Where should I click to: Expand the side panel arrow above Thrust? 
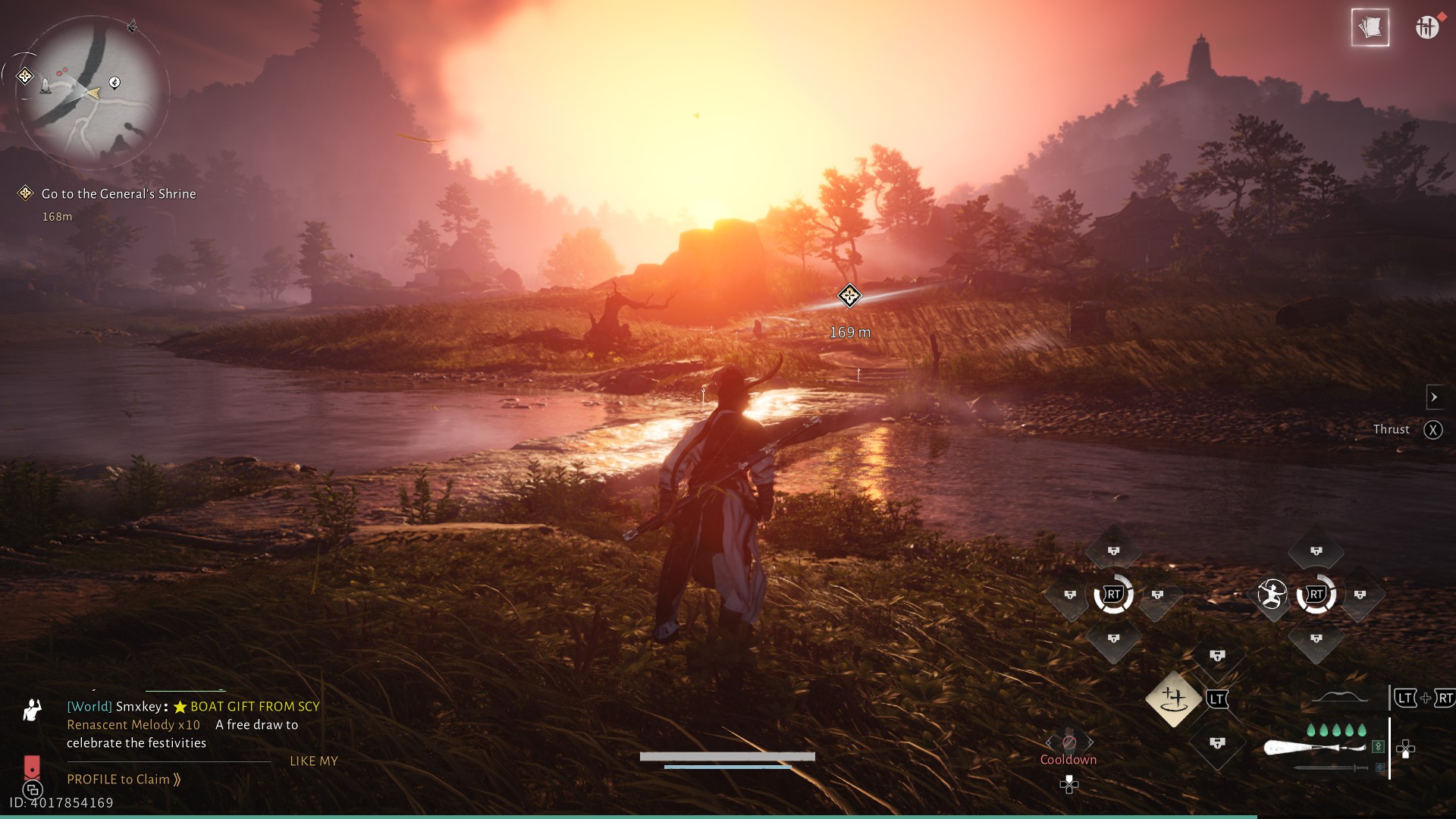coord(1433,397)
